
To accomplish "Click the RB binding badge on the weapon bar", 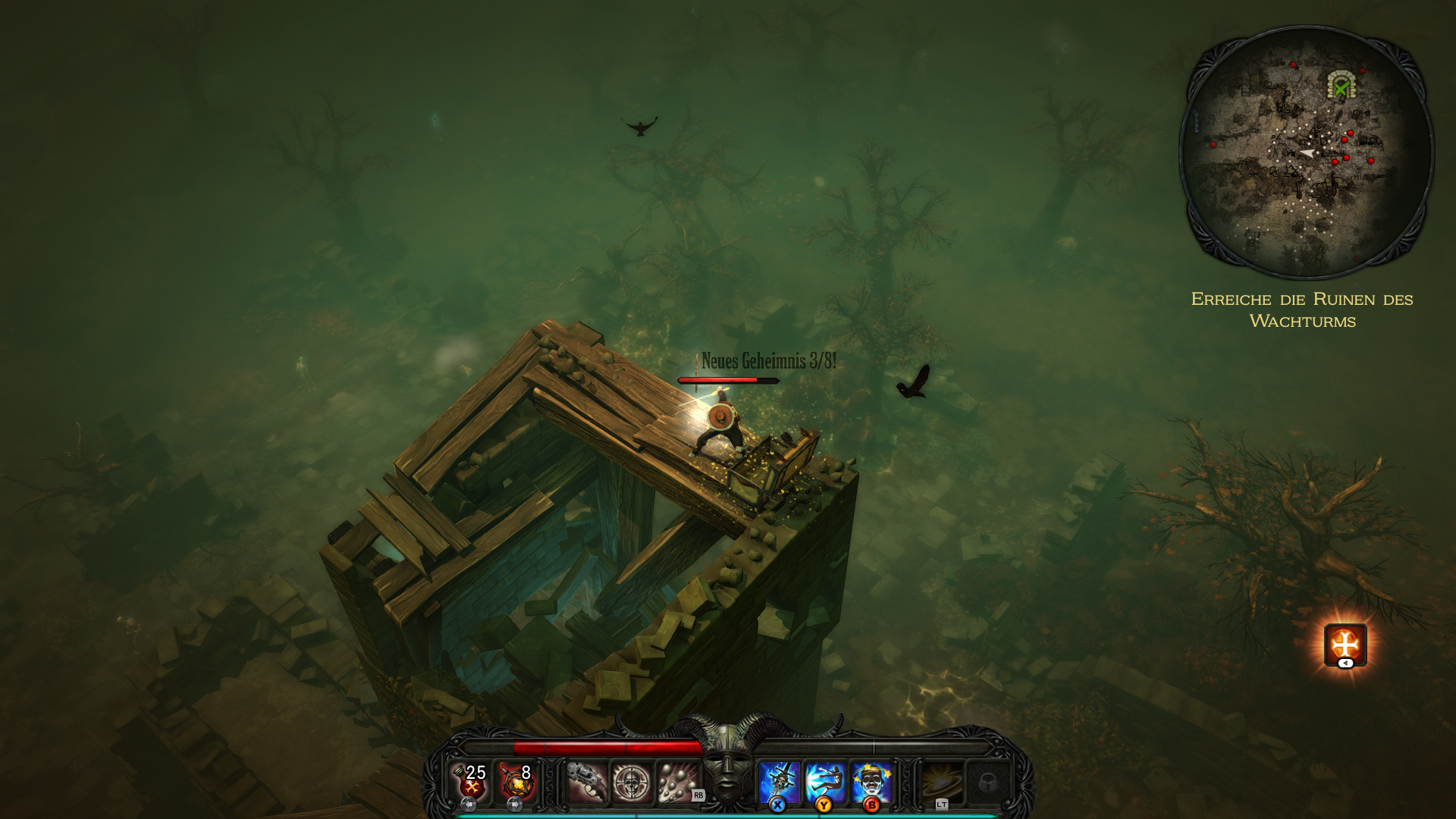I will pyautogui.click(x=698, y=795).
